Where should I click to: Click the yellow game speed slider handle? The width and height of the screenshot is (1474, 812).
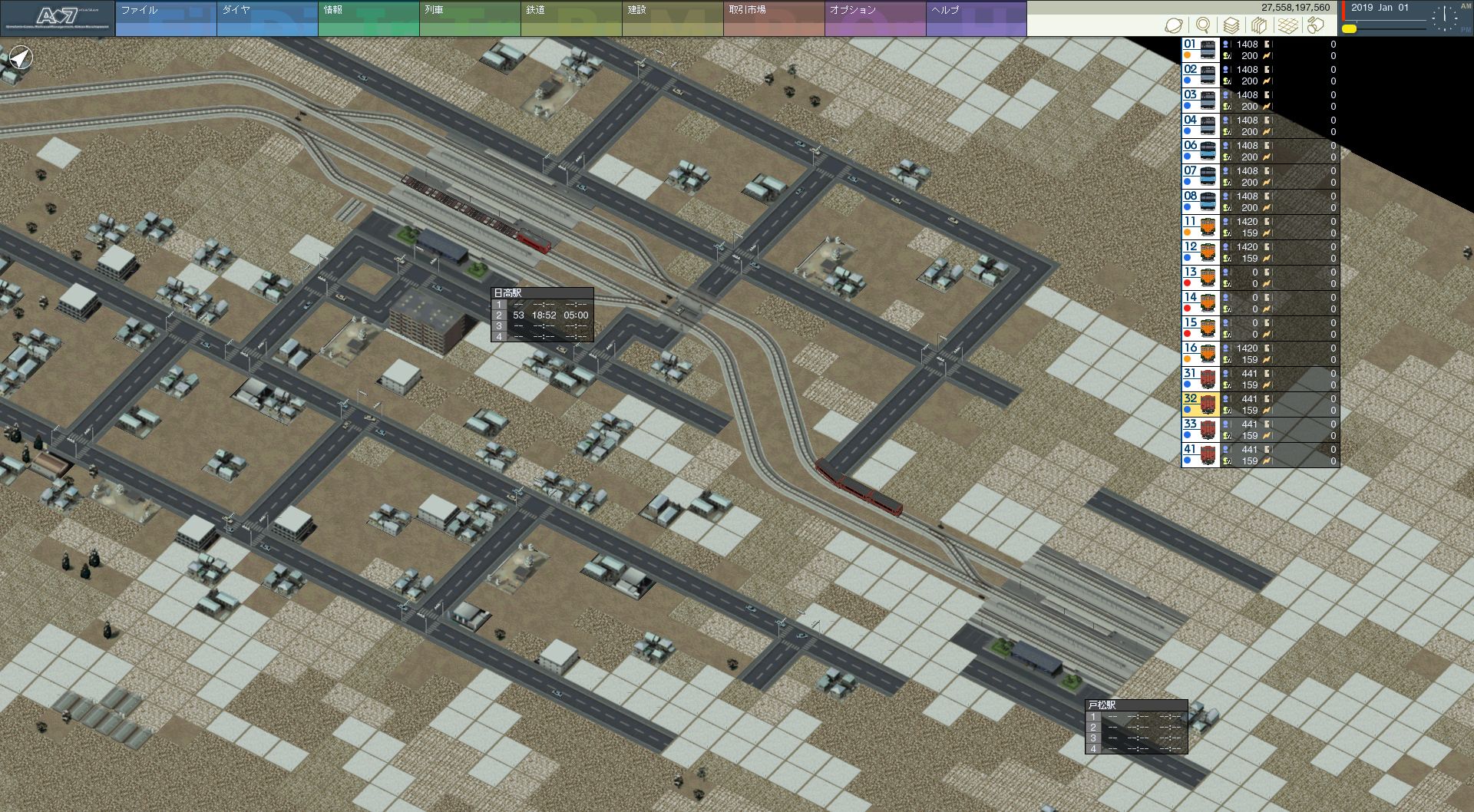pyautogui.click(x=1349, y=29)
